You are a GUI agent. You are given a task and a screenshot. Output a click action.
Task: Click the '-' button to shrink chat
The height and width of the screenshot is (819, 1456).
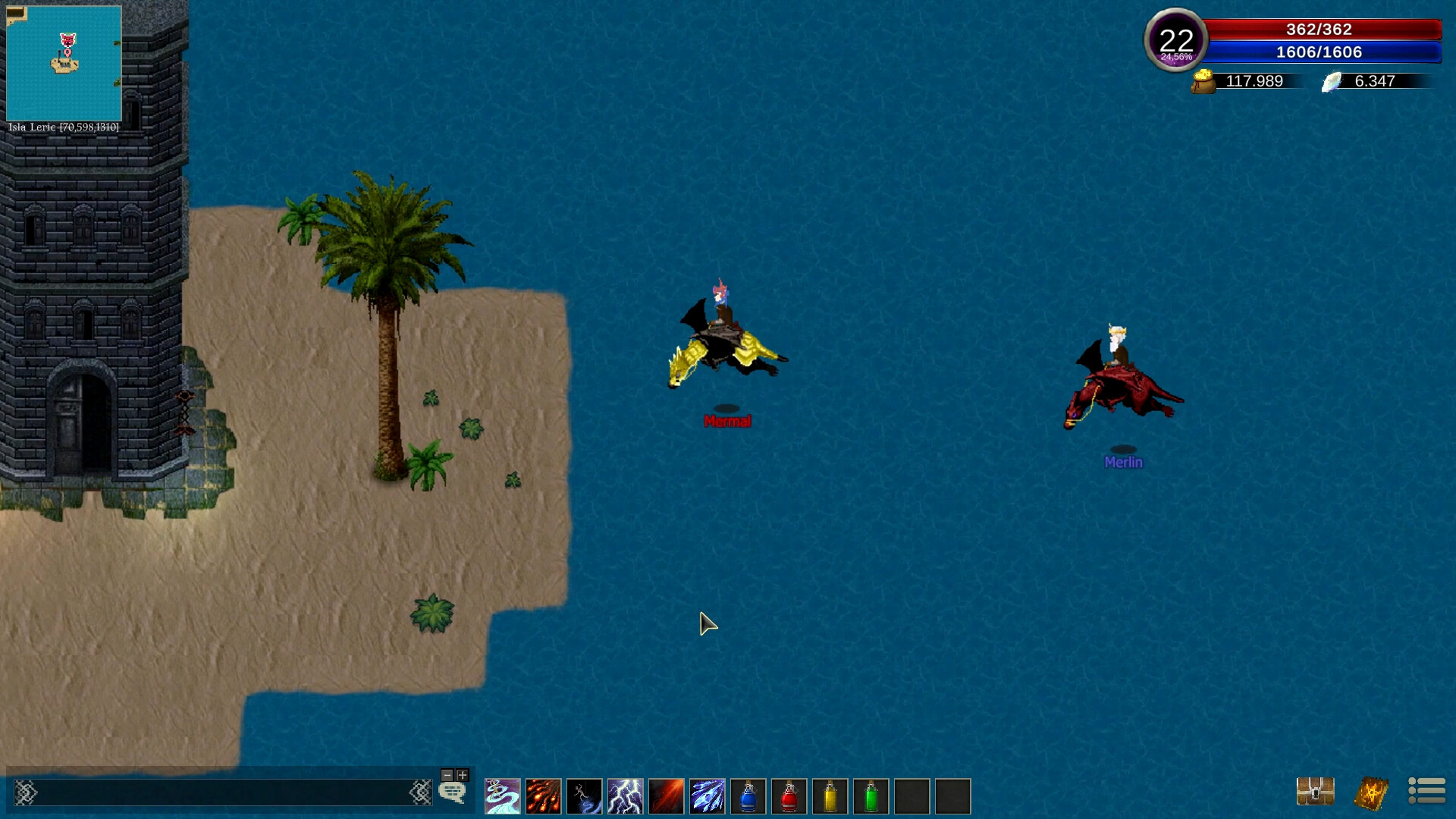[x=447, y=776]
